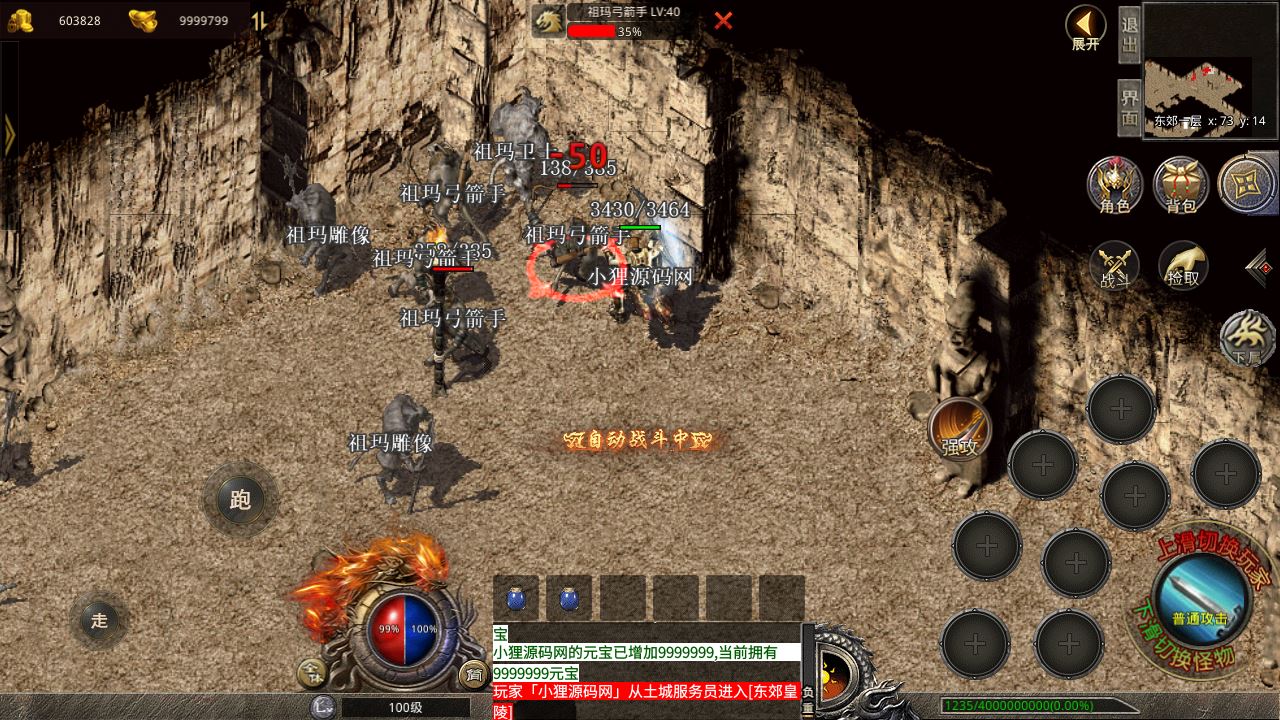1280x720 pixels.
Task: Use the 强攻 strong attack skill
Action: click(959, 430)
